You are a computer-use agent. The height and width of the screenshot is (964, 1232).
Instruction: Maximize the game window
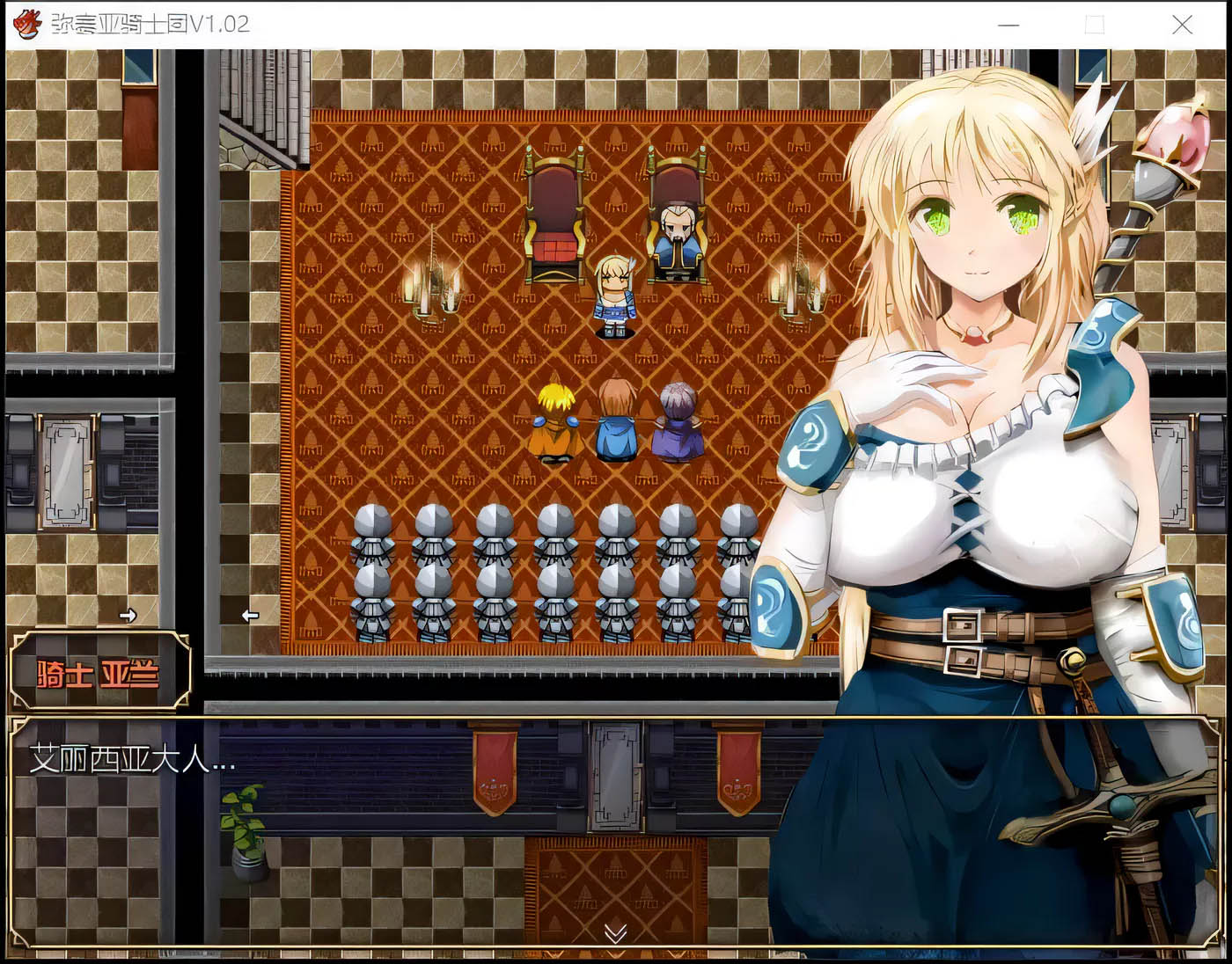click(1095, 25)
